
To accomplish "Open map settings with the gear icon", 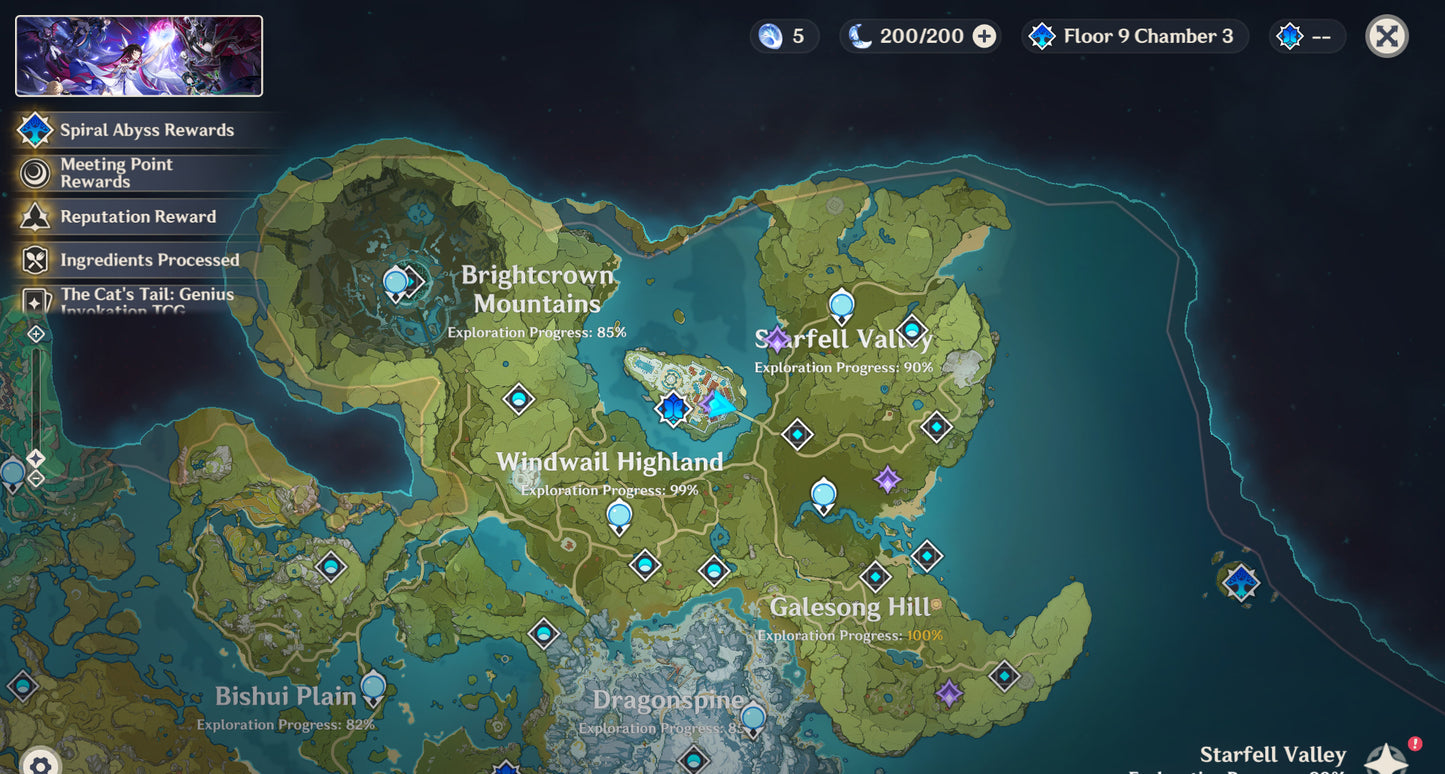I will click(40, 764).
